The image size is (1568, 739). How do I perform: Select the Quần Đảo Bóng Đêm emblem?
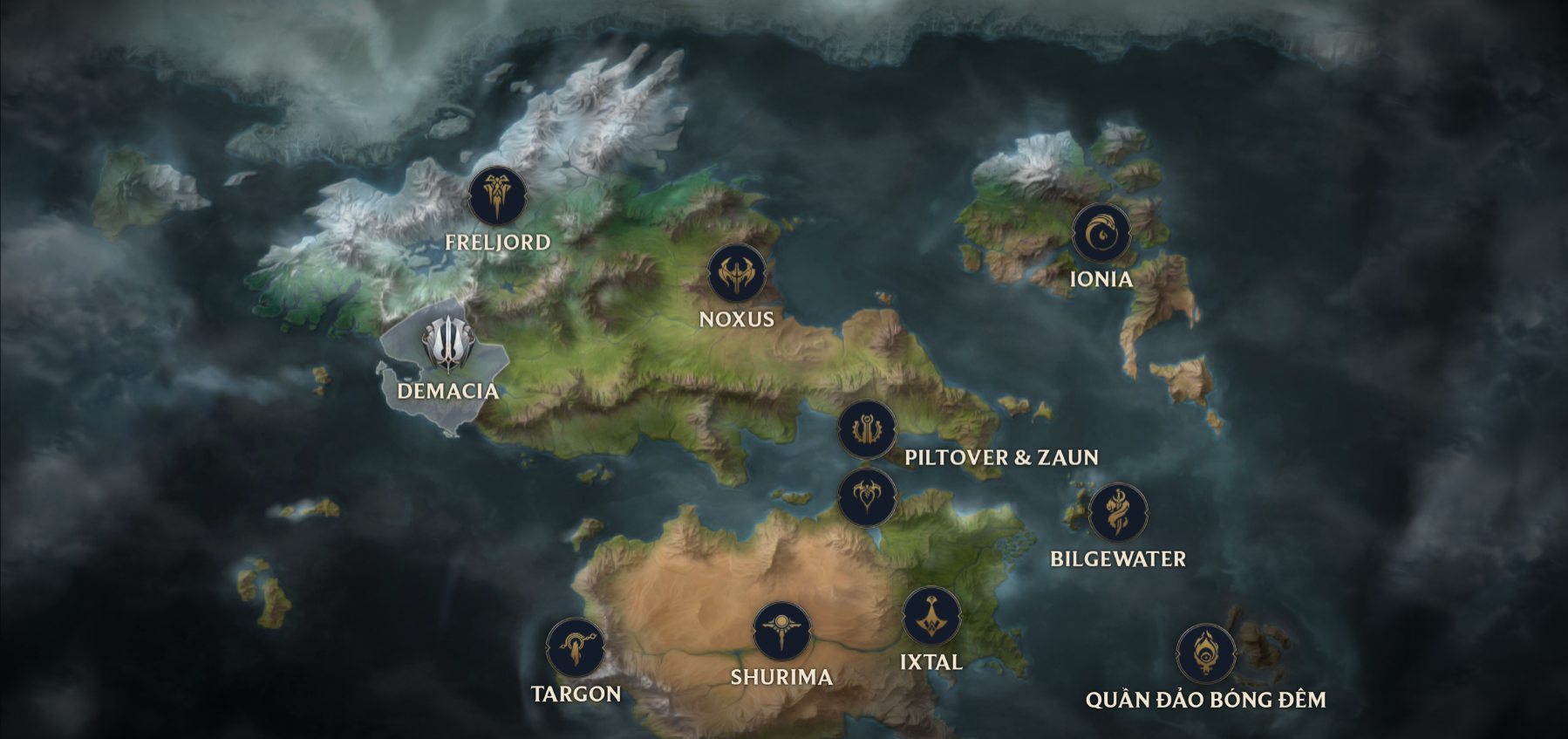pyautogui.click(x=1206, y=653)
